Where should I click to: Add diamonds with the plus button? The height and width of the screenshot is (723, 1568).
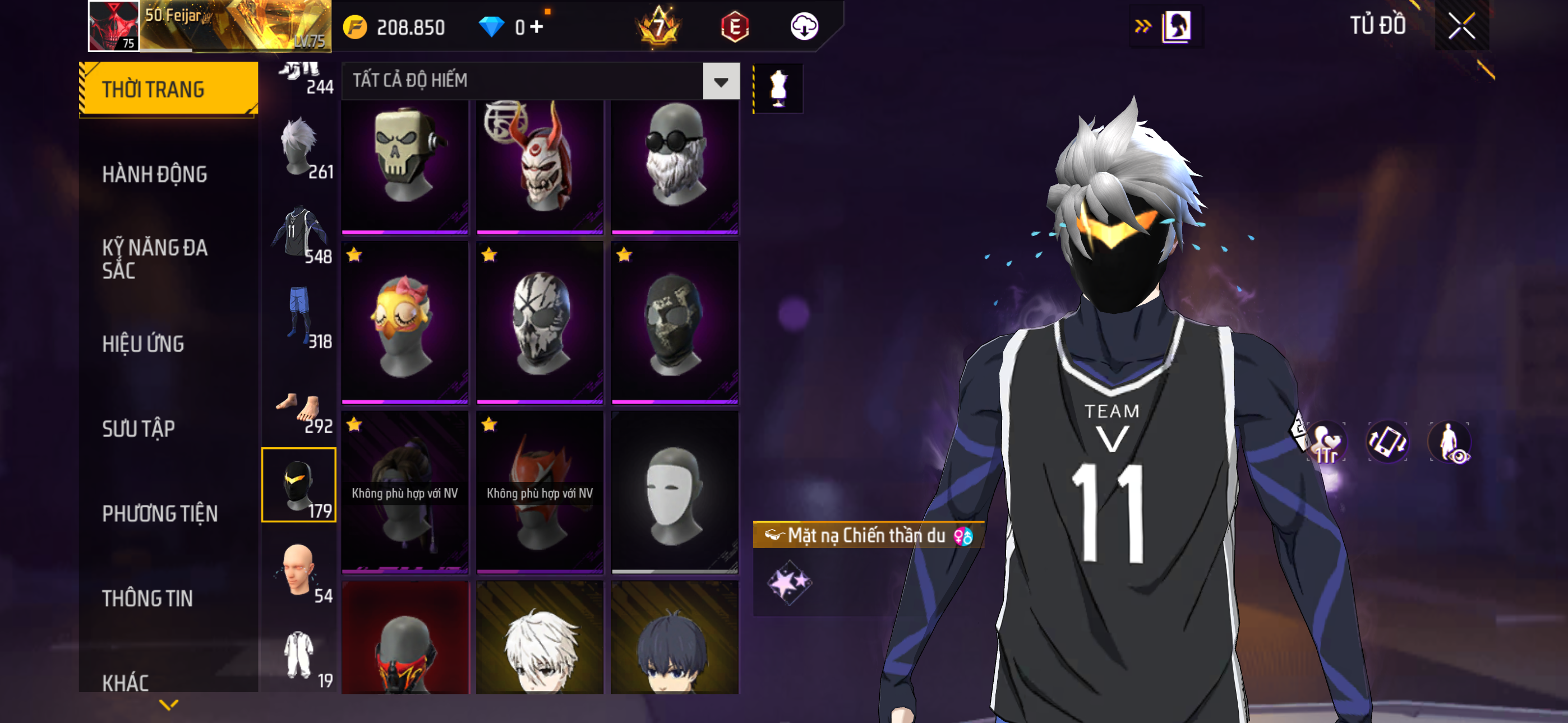coord(536,27)
